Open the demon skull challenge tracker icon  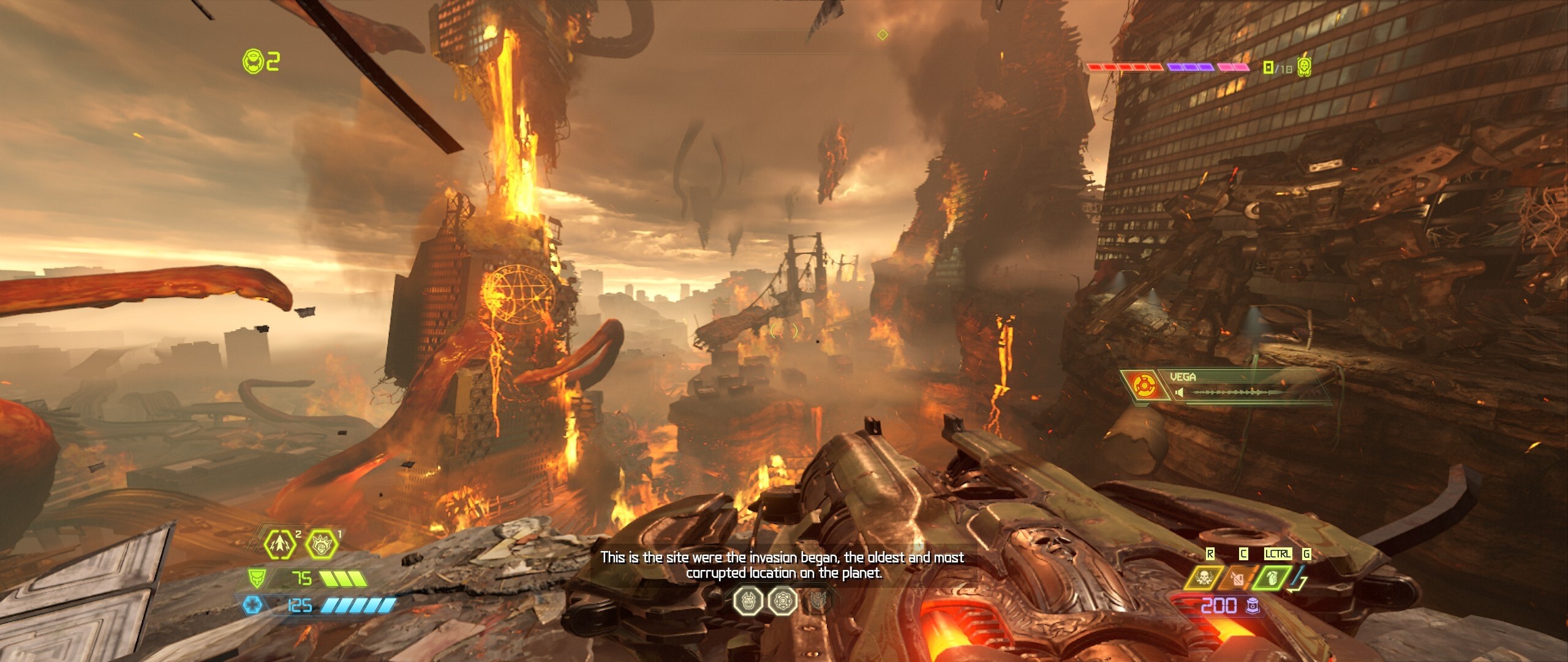(1304, 66)
